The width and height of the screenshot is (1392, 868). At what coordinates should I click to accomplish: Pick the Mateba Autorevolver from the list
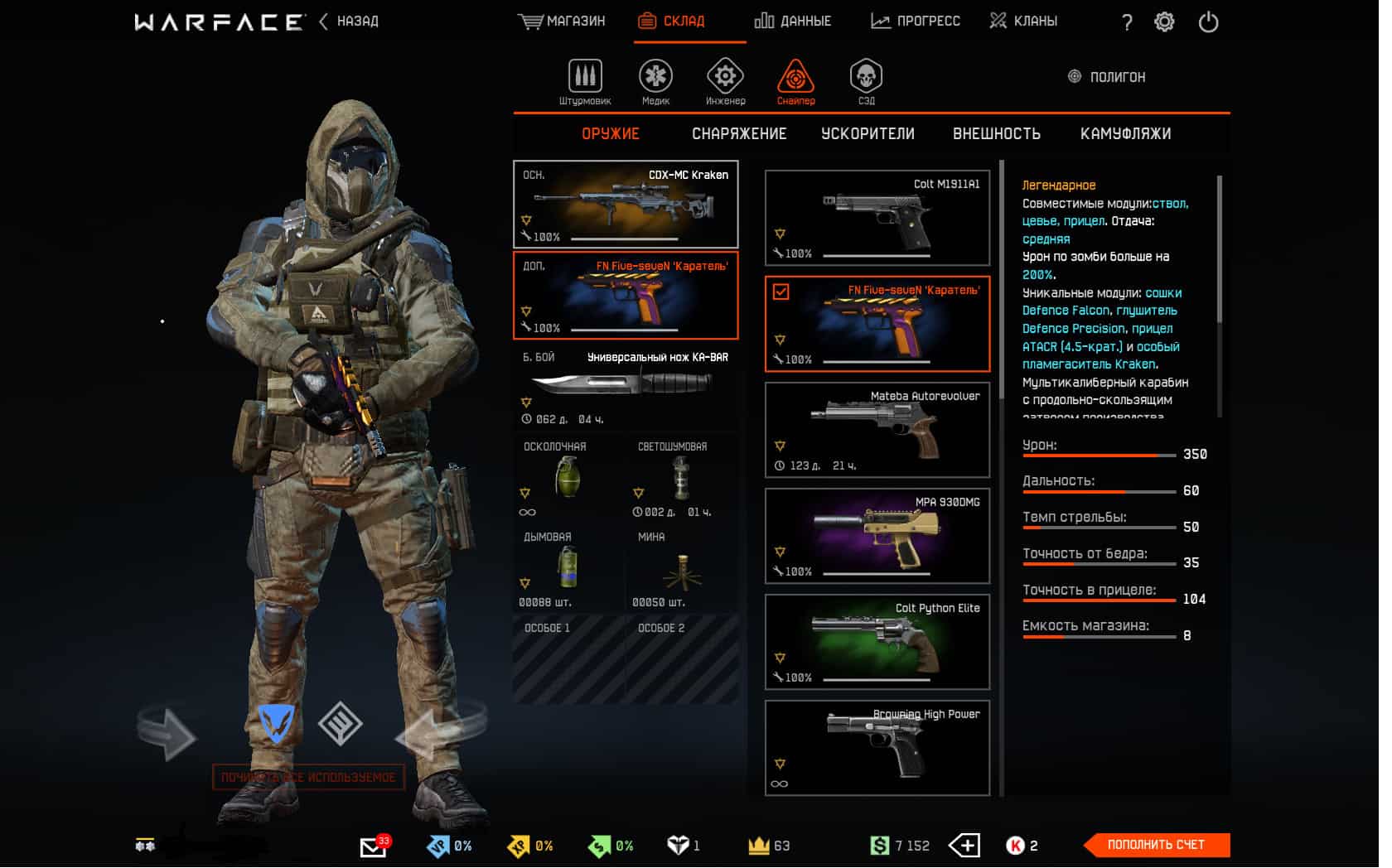click(877, 430)
